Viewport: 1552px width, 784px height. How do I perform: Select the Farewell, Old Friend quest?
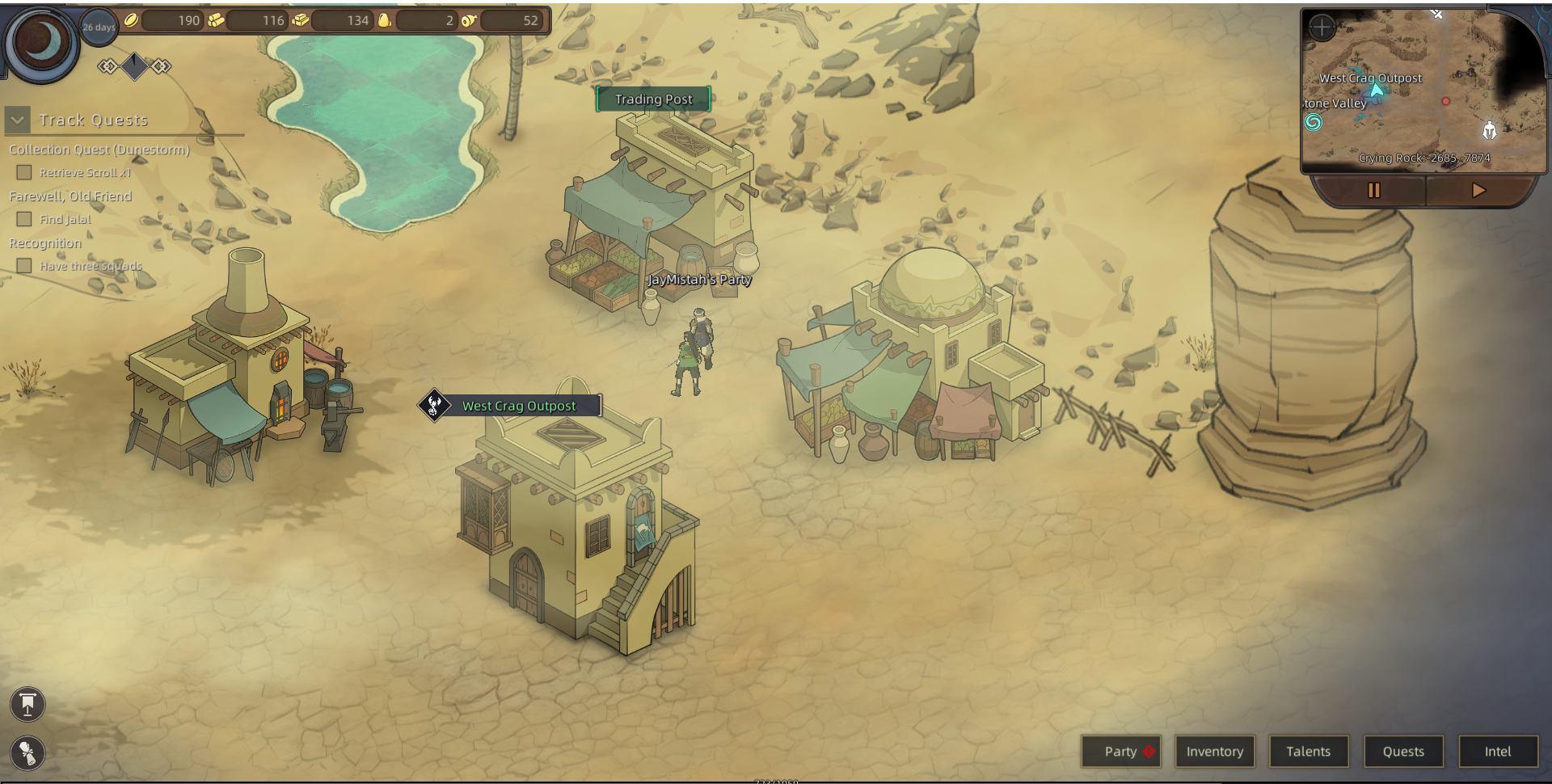pyautogui.click(x=70, y=196)
